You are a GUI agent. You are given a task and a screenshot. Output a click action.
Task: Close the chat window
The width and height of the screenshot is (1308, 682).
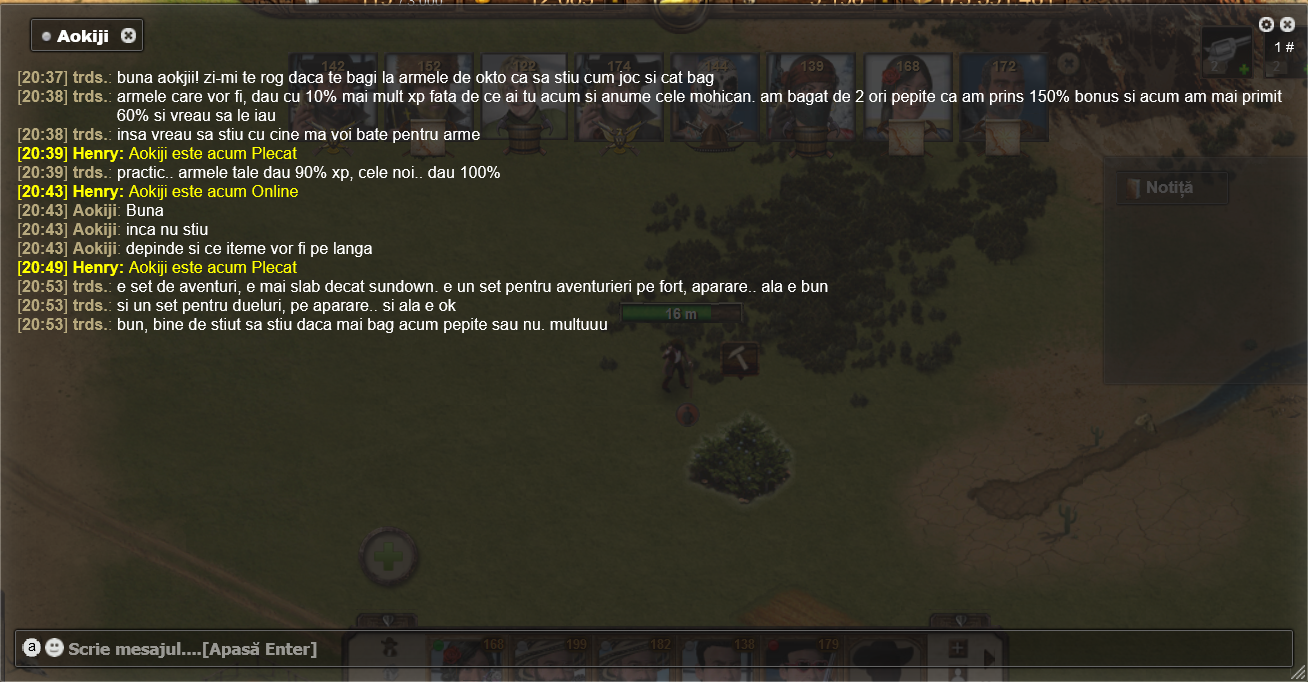point(1288,25)
